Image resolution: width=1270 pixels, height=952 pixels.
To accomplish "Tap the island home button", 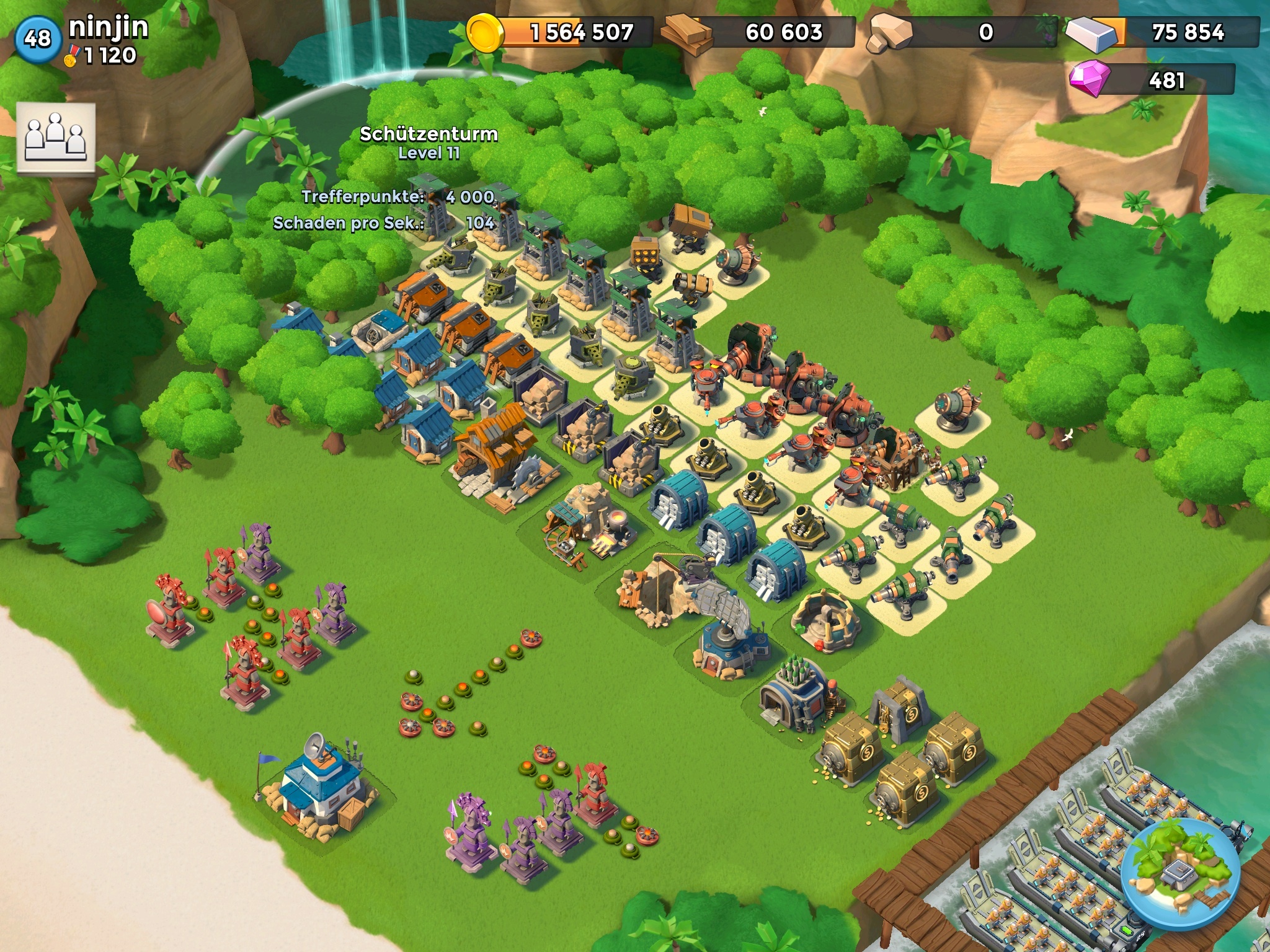I will (1180, 874).
